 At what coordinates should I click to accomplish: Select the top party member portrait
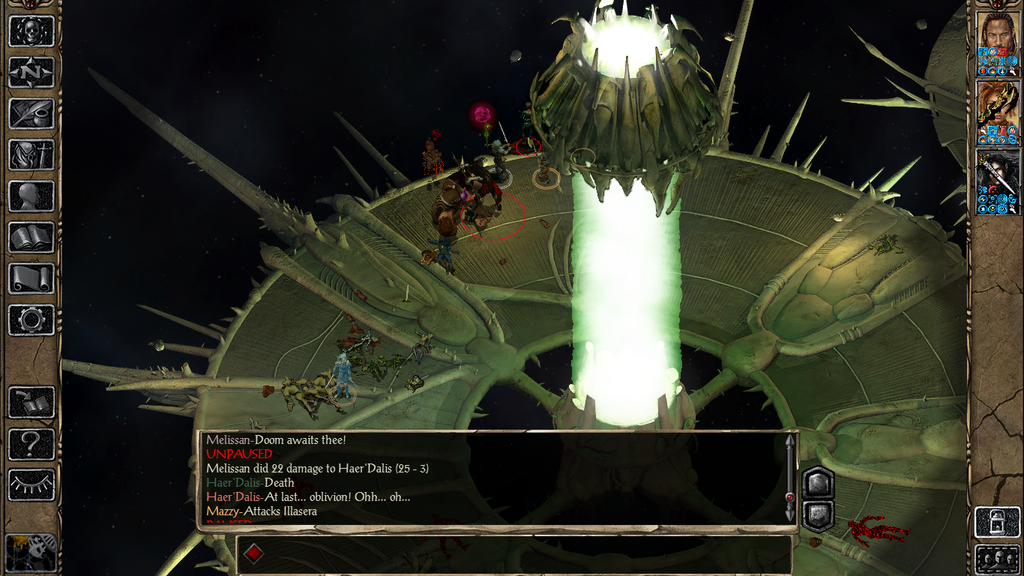pos(997,44)
